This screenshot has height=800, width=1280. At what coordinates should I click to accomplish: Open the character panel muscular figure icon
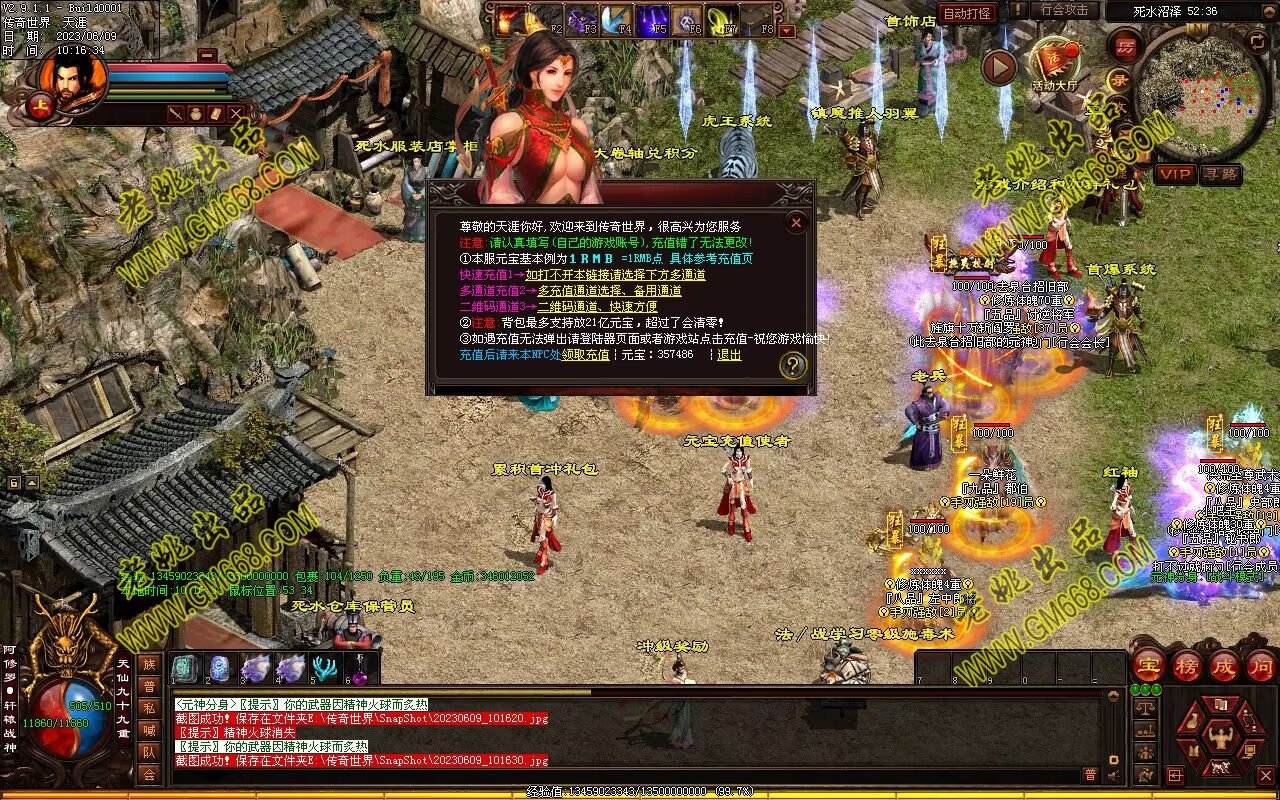pos(1219,738)
